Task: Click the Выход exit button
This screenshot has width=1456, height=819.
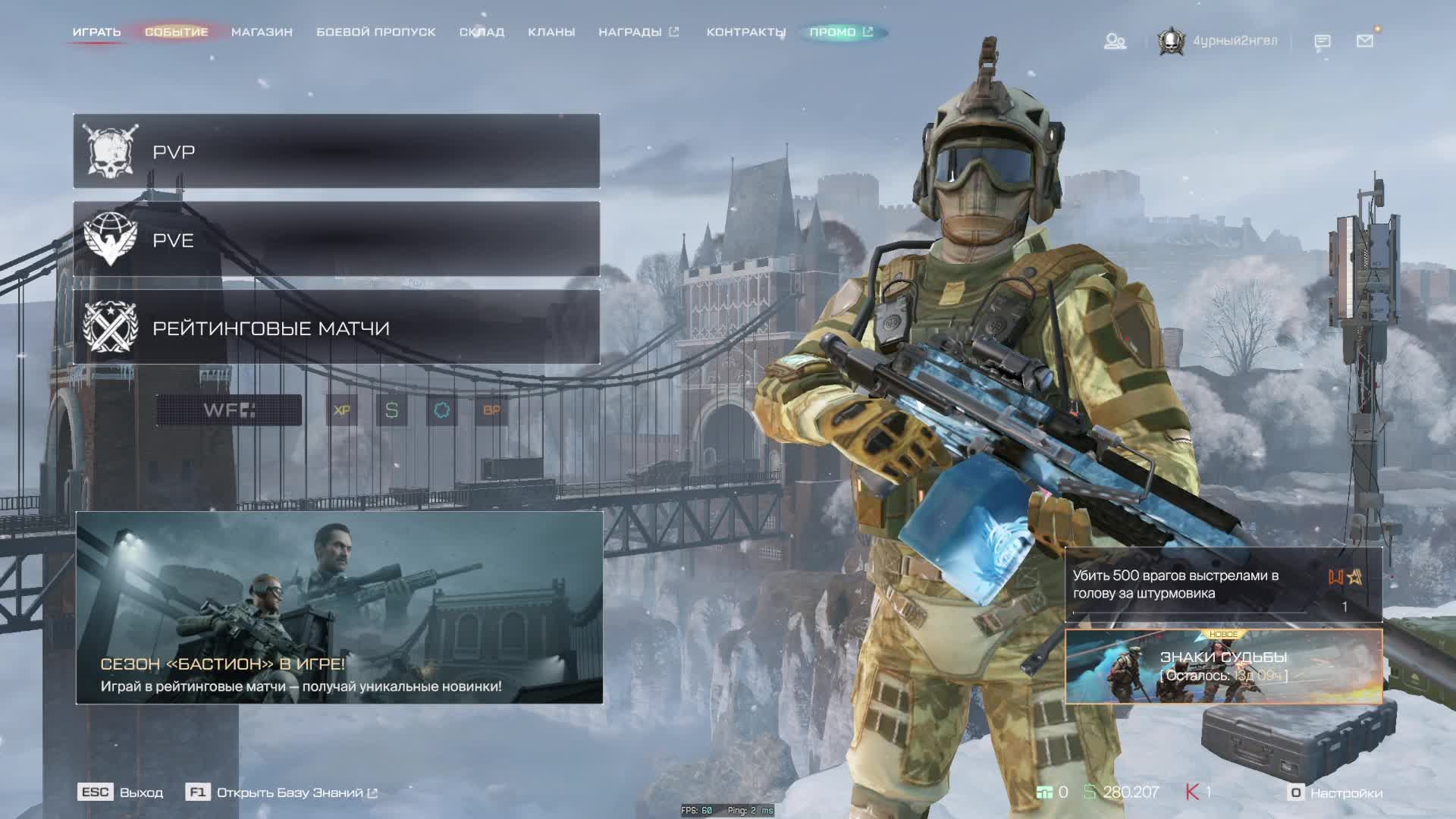Action: [121, 792]
